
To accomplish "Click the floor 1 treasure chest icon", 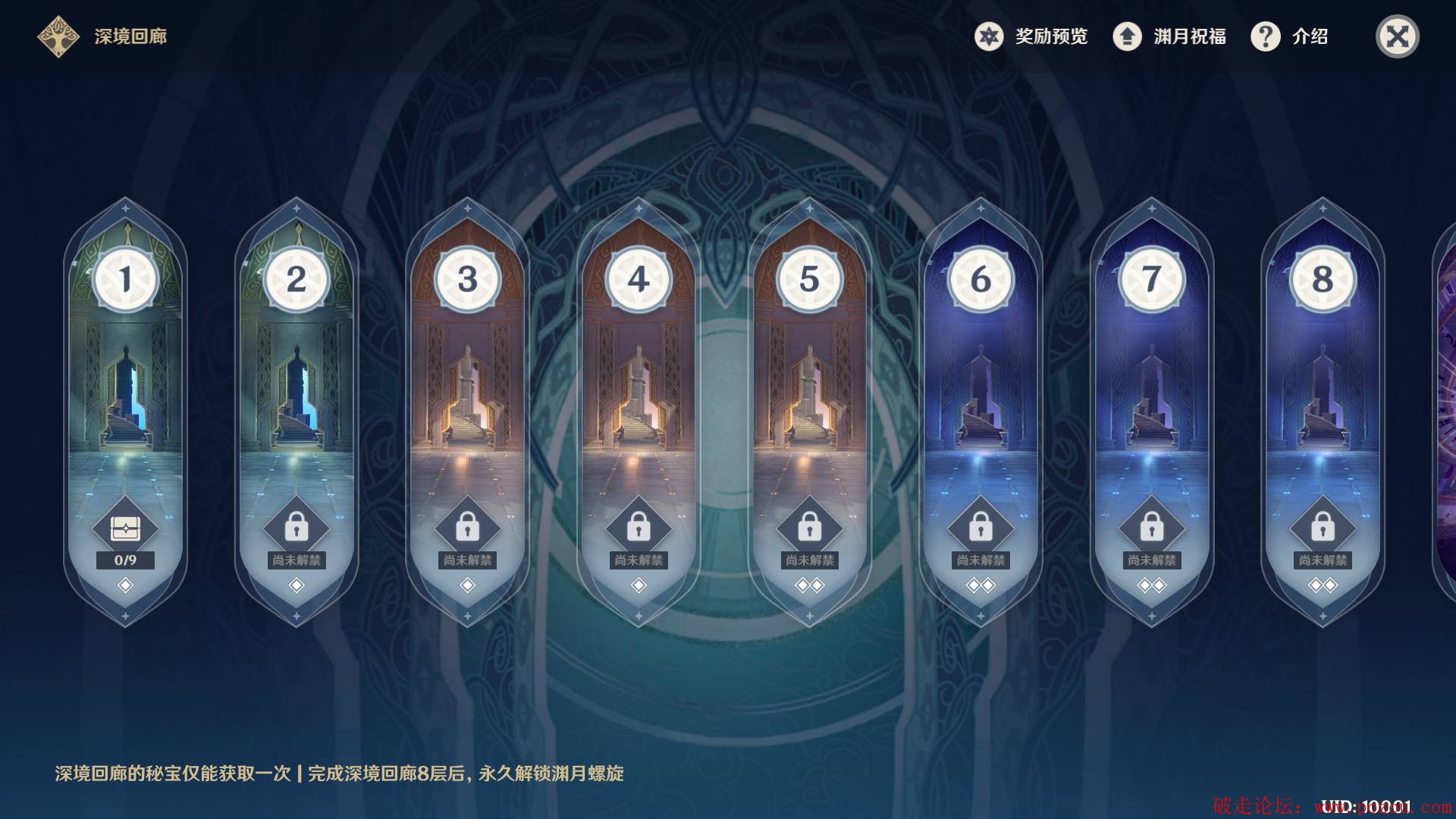I will (126, 529).
